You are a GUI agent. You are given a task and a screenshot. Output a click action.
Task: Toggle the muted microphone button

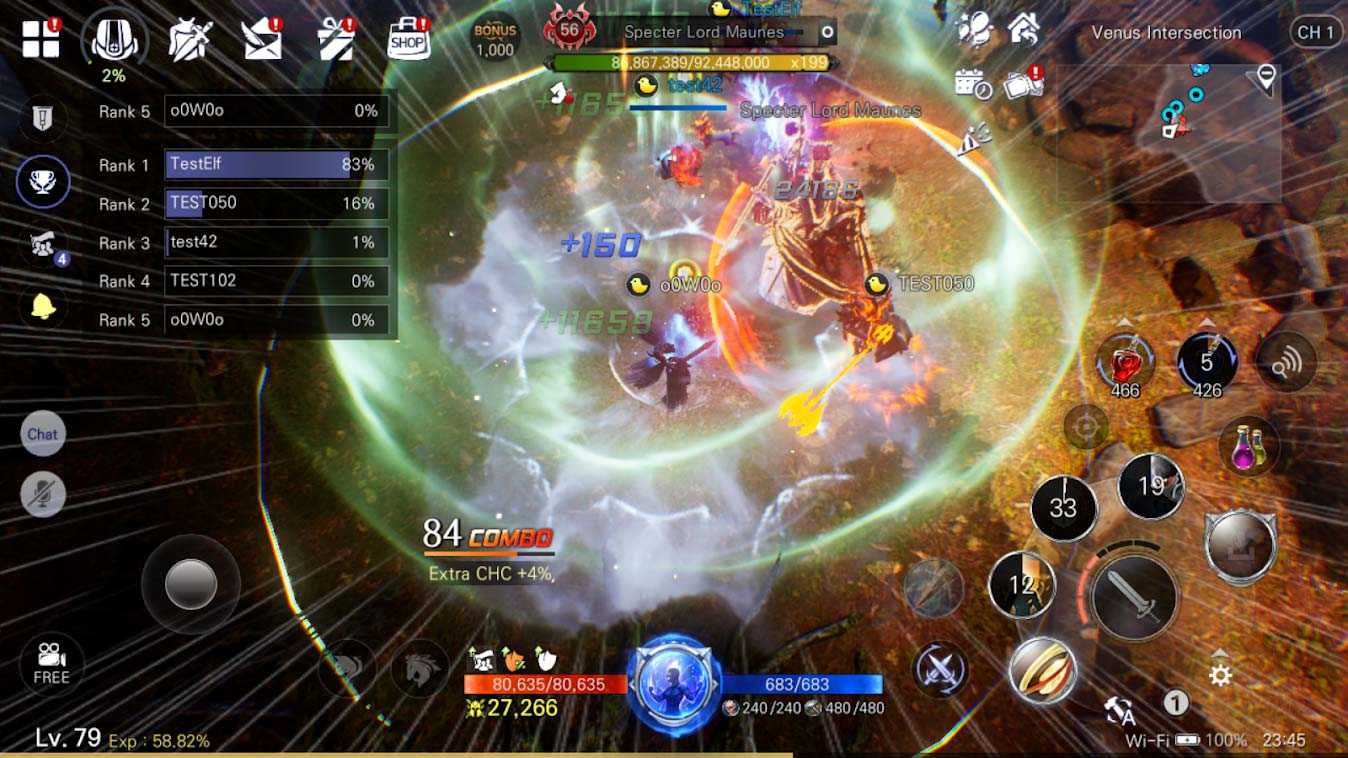[x=43, y=494]
